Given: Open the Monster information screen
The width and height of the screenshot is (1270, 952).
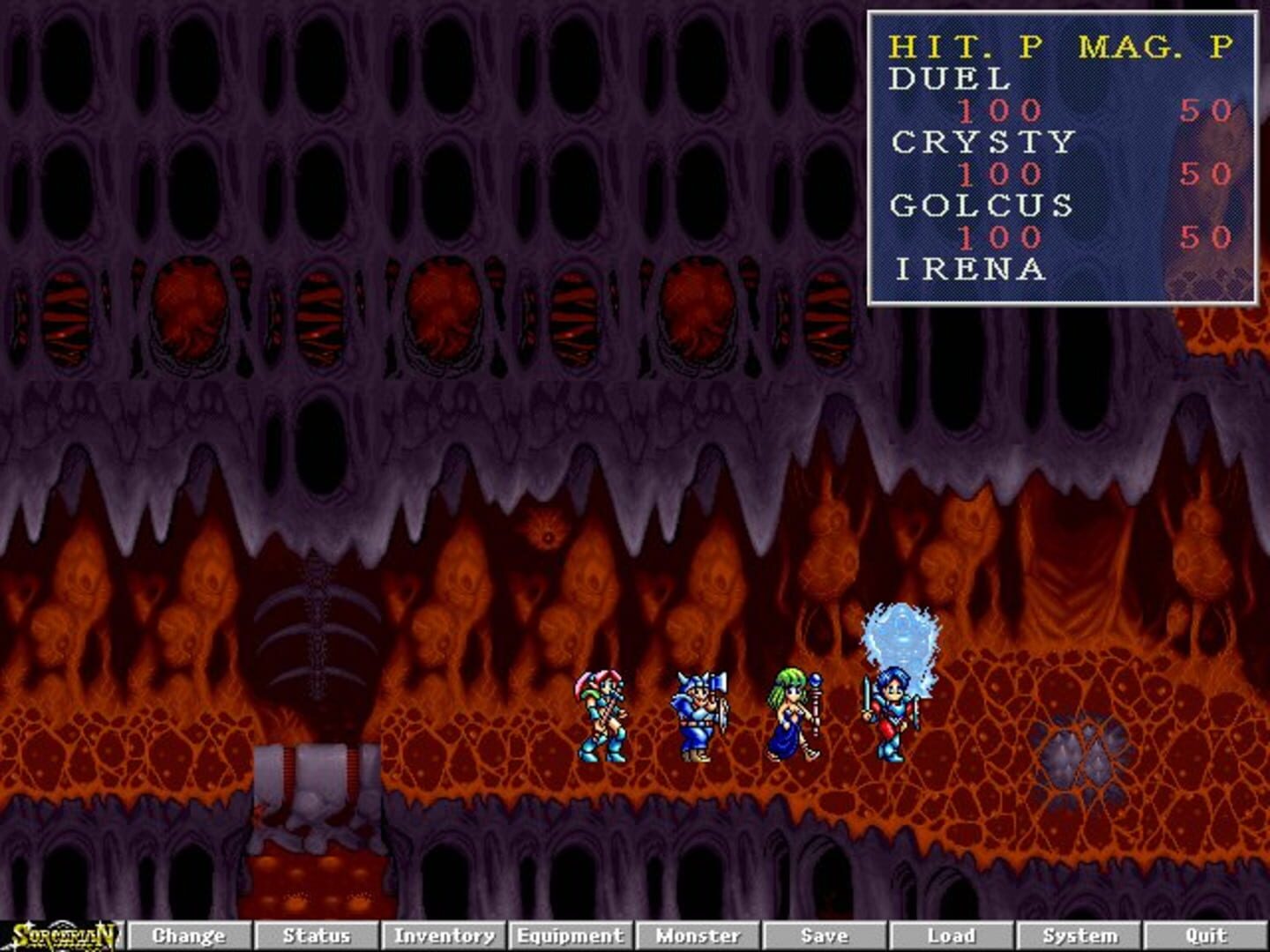Looking at the screenshot, I should pos(697,935).
